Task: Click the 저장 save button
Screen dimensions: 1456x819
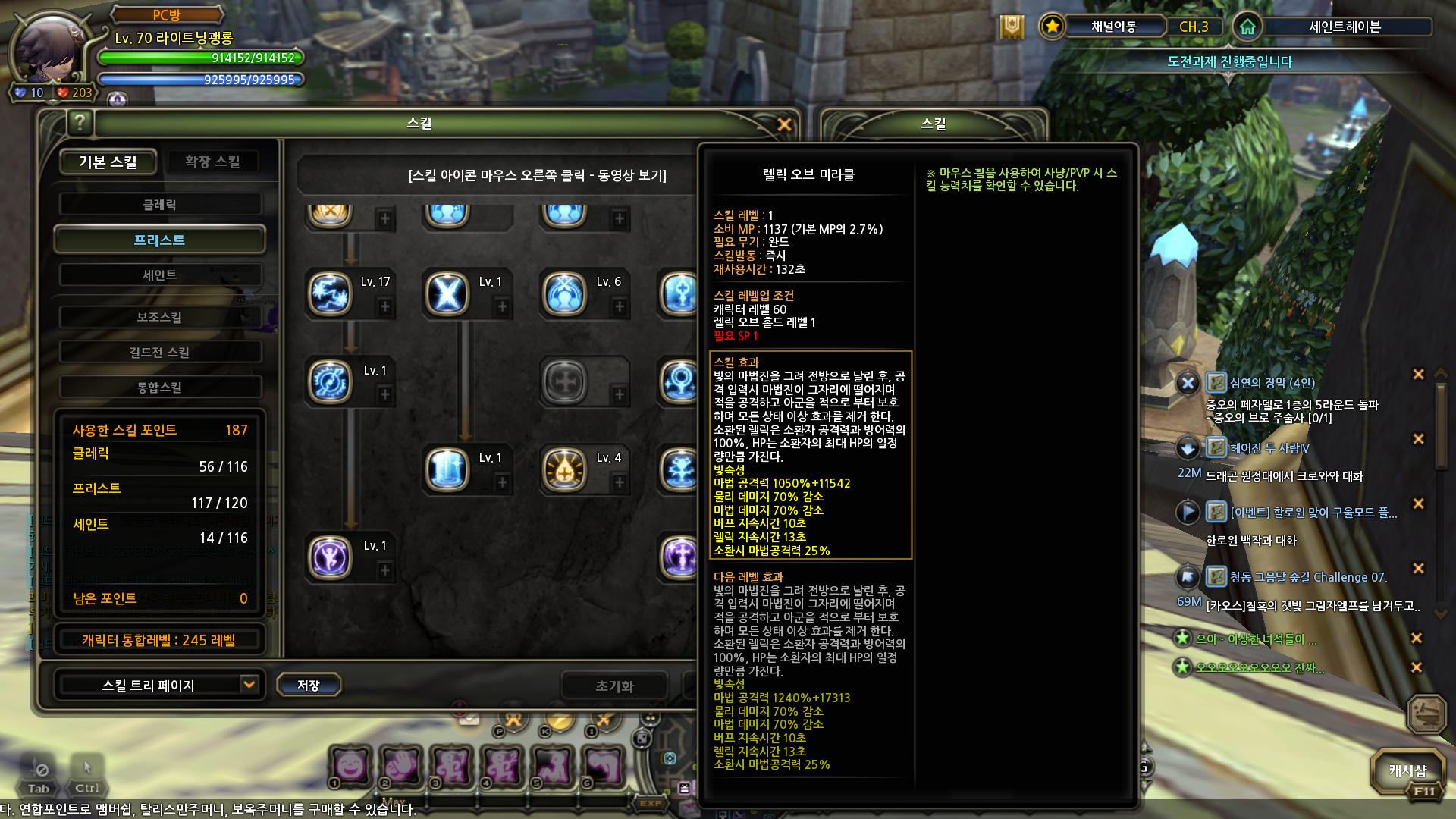Action: (308, 686)
